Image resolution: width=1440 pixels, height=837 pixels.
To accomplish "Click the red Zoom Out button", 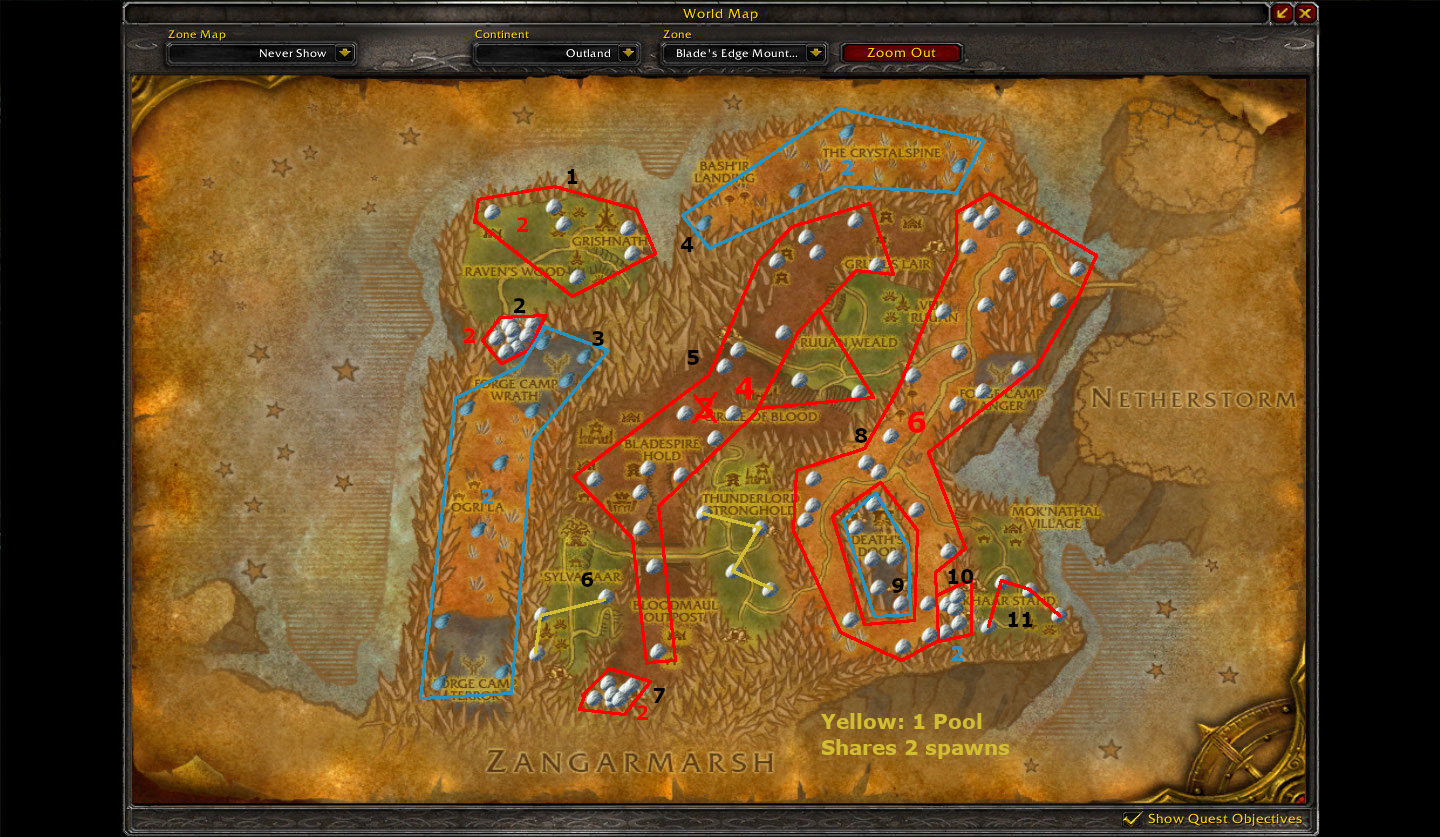I will pyautogui.click(x=901, y=52).
